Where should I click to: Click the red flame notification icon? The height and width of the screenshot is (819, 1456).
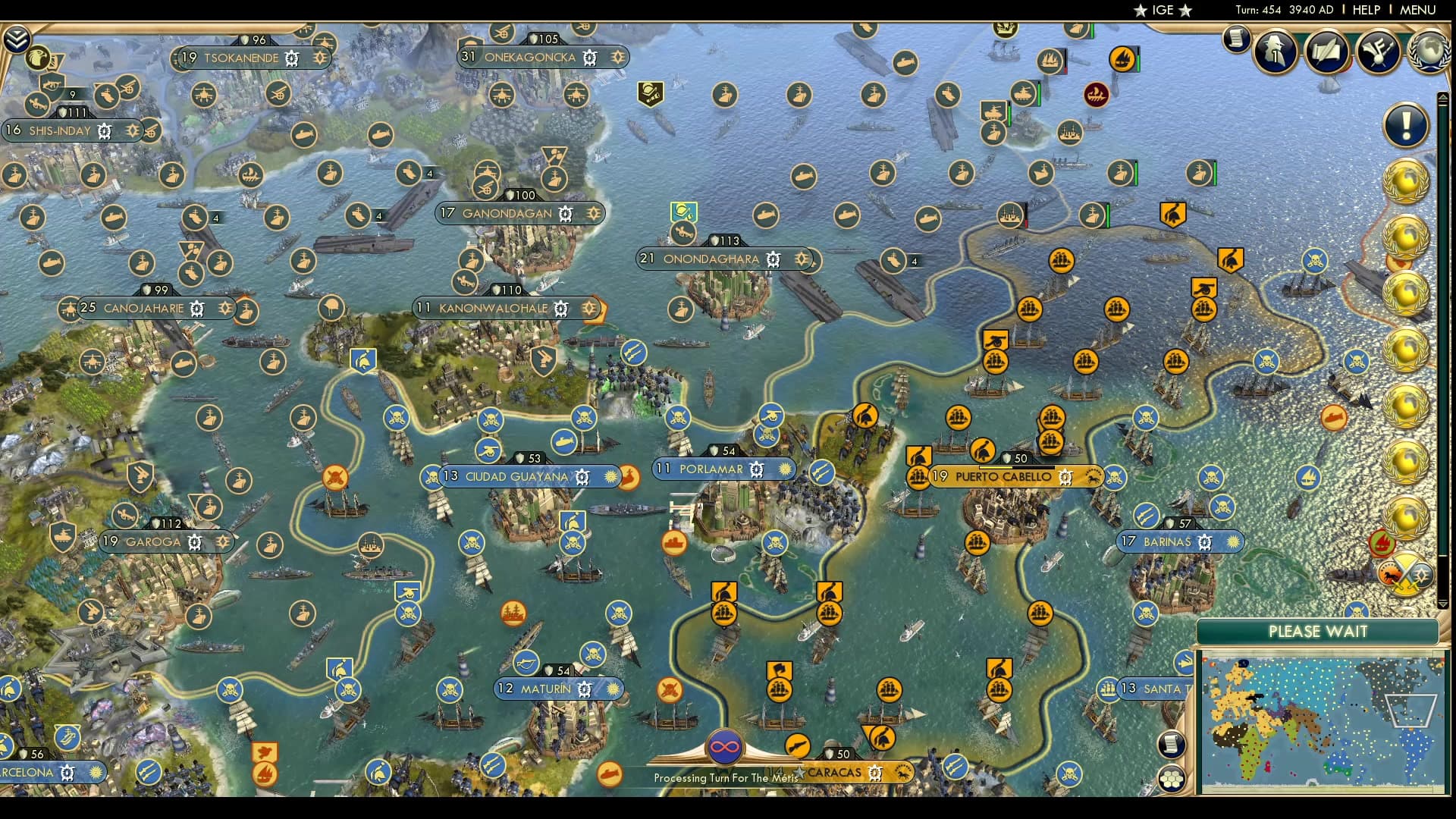1383,542
